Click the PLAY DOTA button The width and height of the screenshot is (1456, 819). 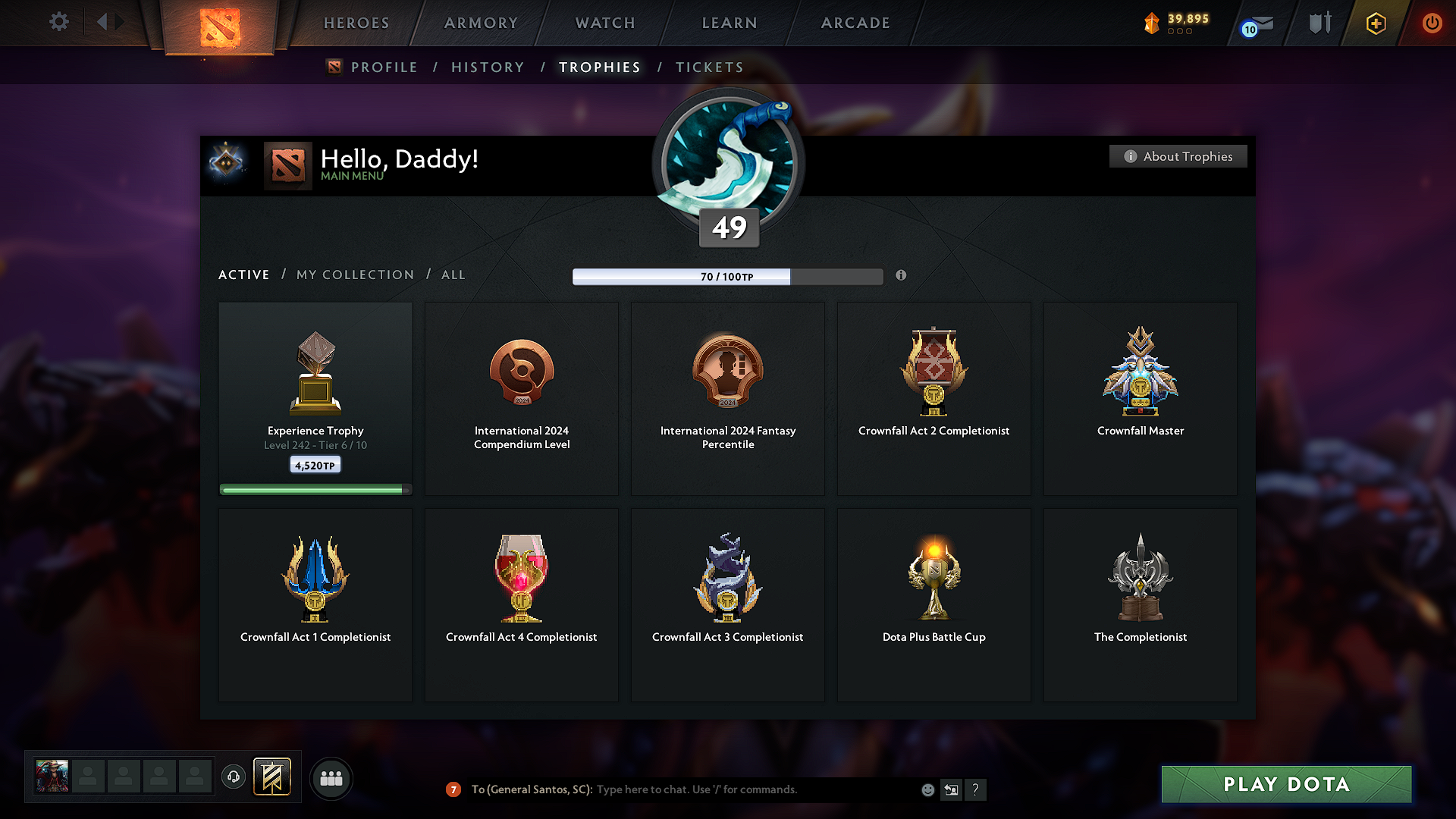(x=1285, y=785)
